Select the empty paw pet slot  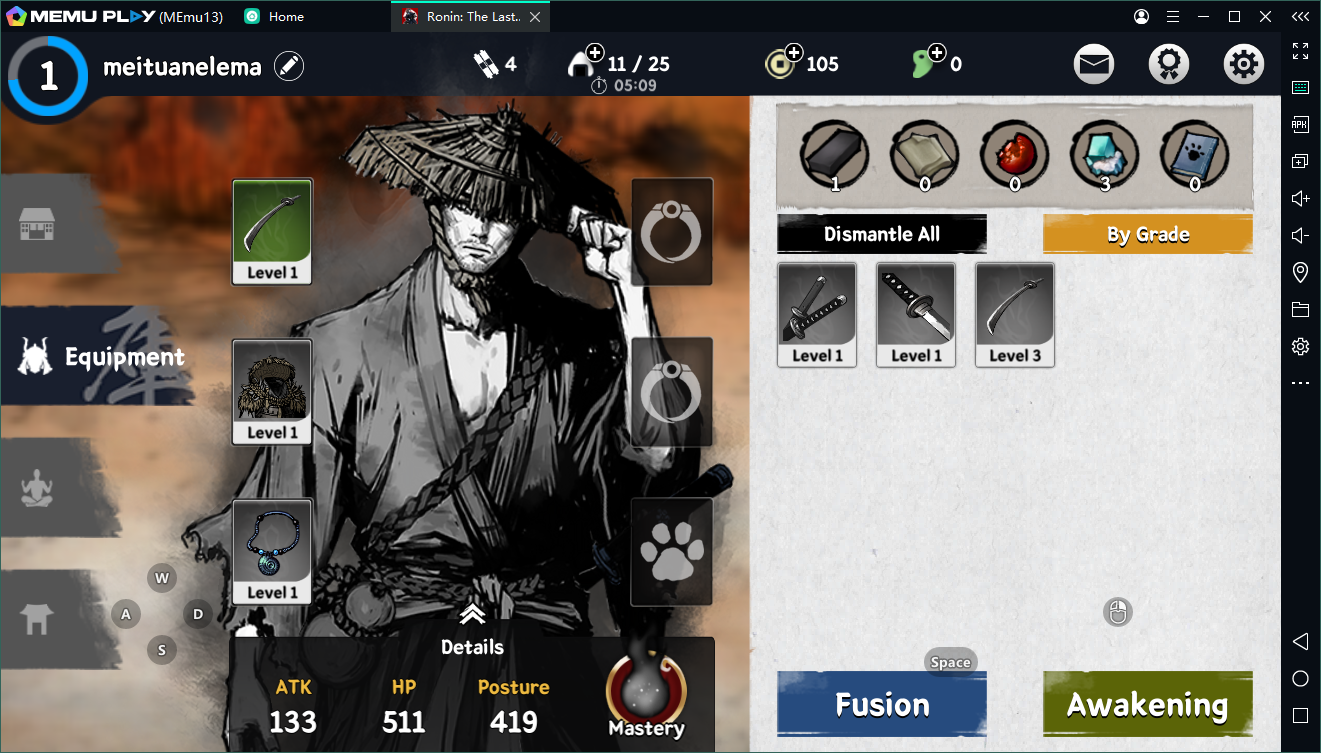click(x=672, y=551)
